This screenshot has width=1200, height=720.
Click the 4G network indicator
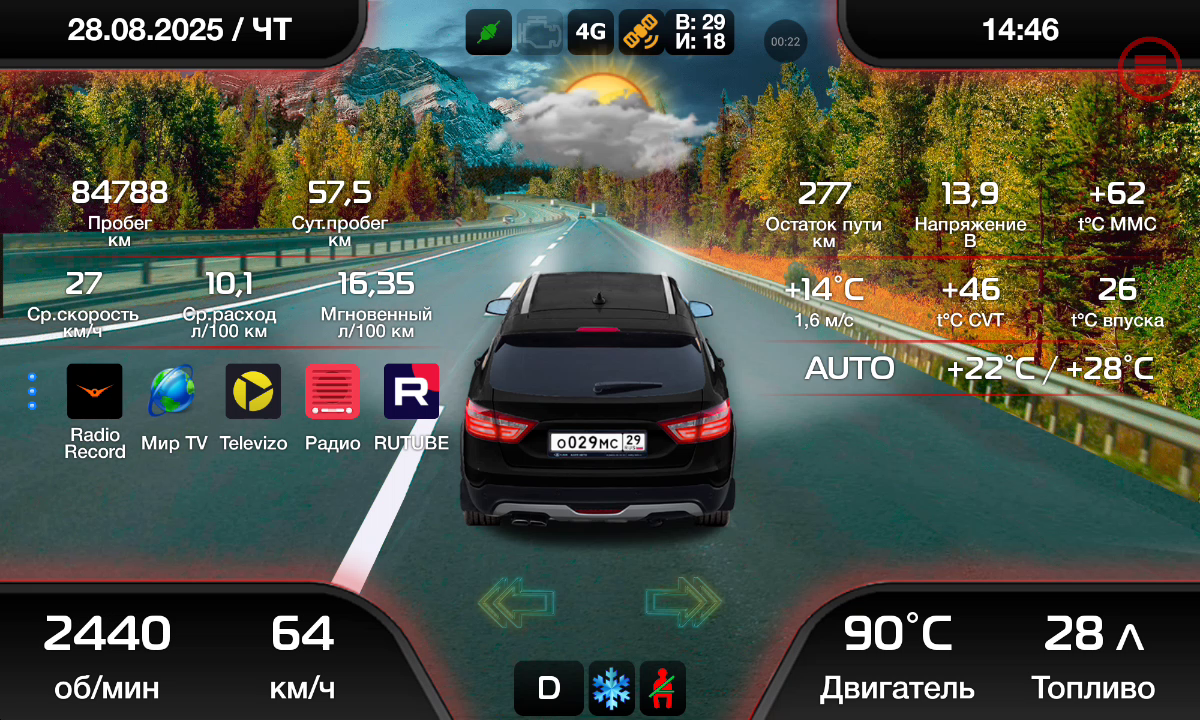click(x=590, y=32)
